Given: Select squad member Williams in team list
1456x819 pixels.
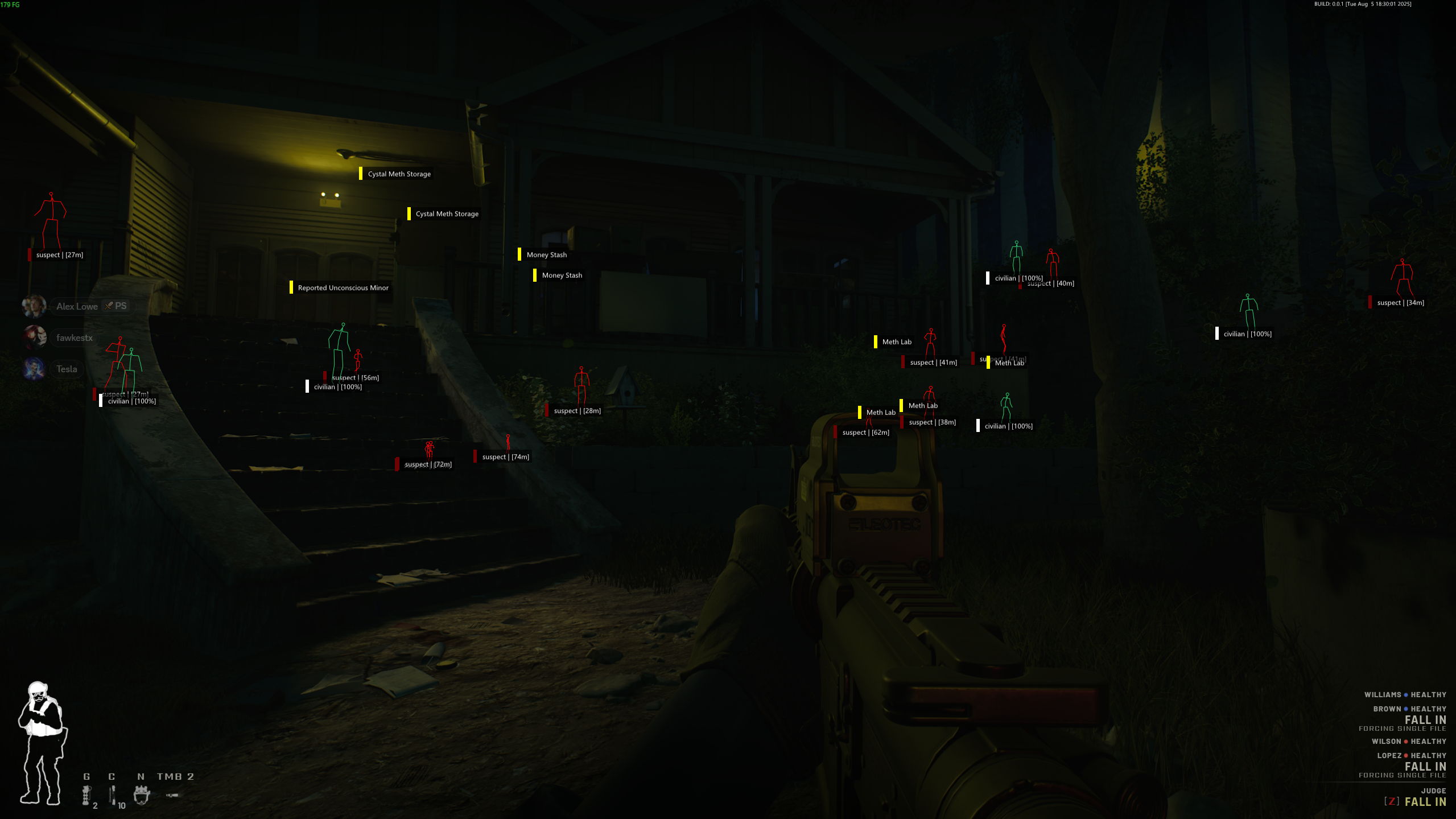Looking at the screenshot, I should 1383,694.
